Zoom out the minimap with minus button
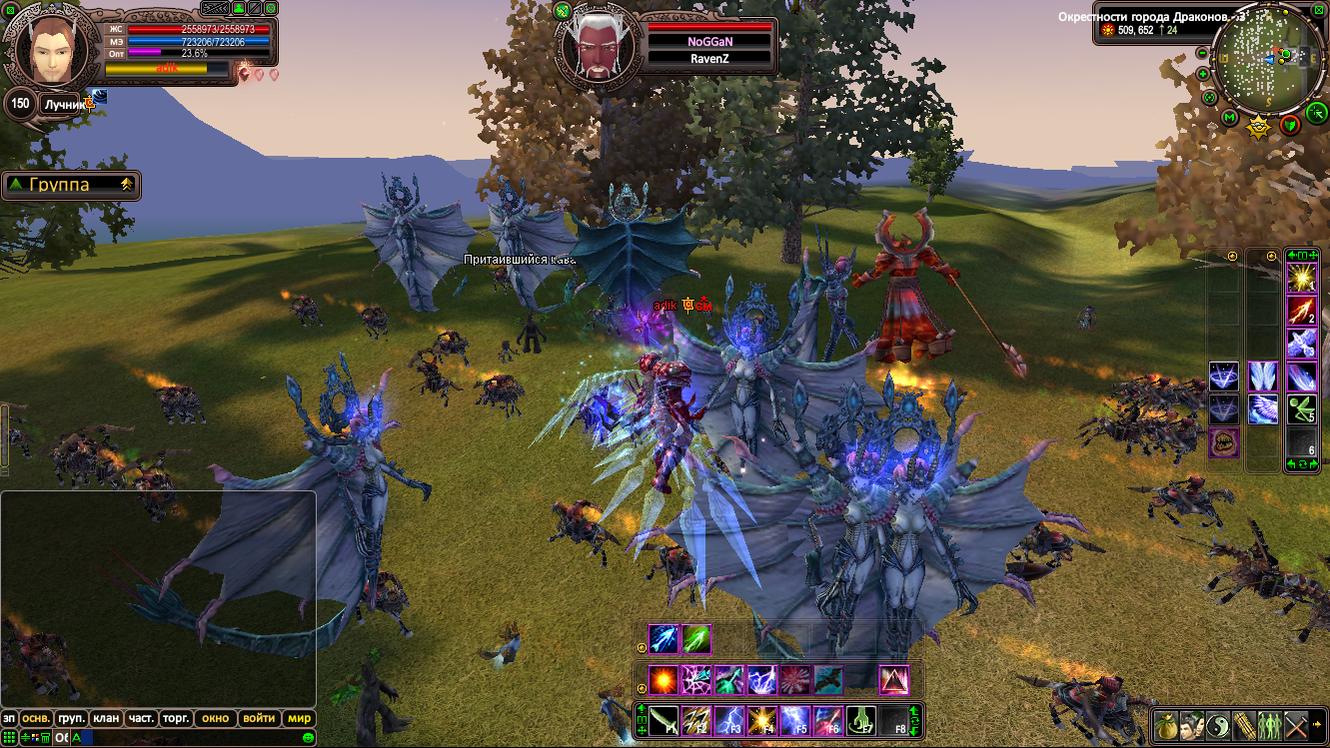Viewport: 1330px width, 748px height. pos(1202,53)
